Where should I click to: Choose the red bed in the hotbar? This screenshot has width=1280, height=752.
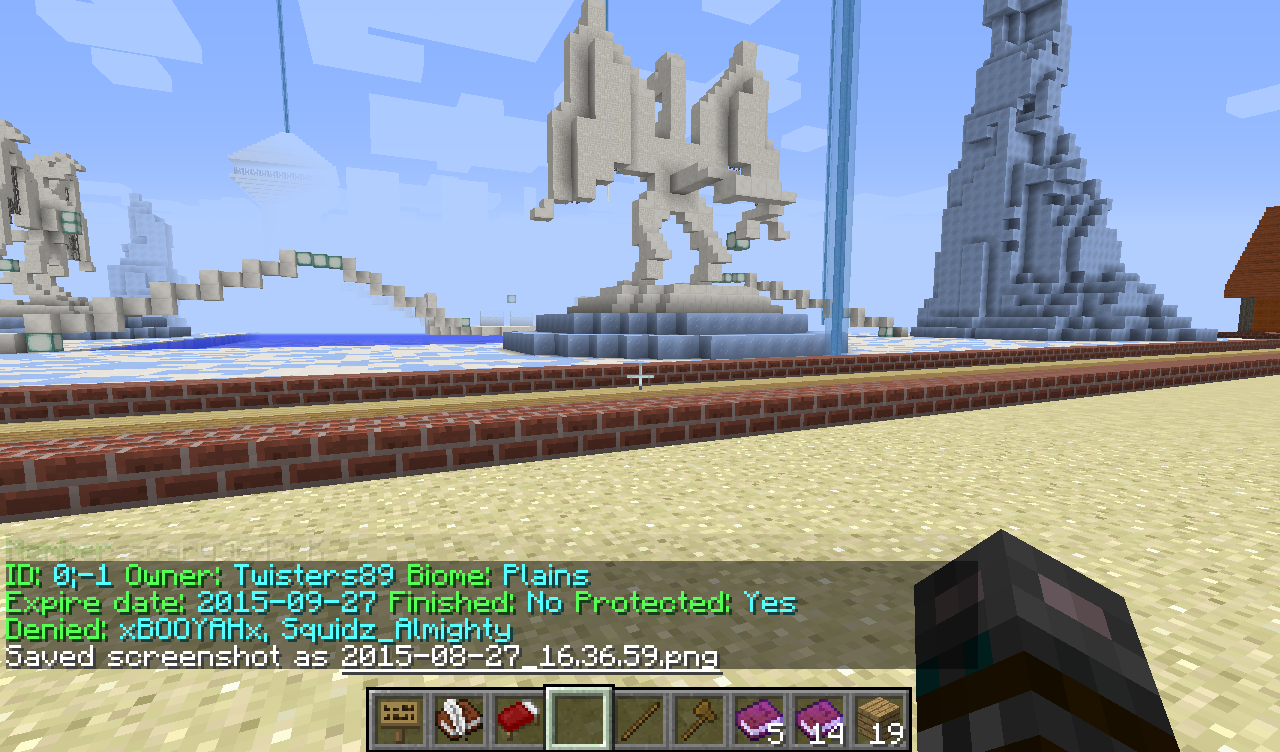tap(519, 717)
